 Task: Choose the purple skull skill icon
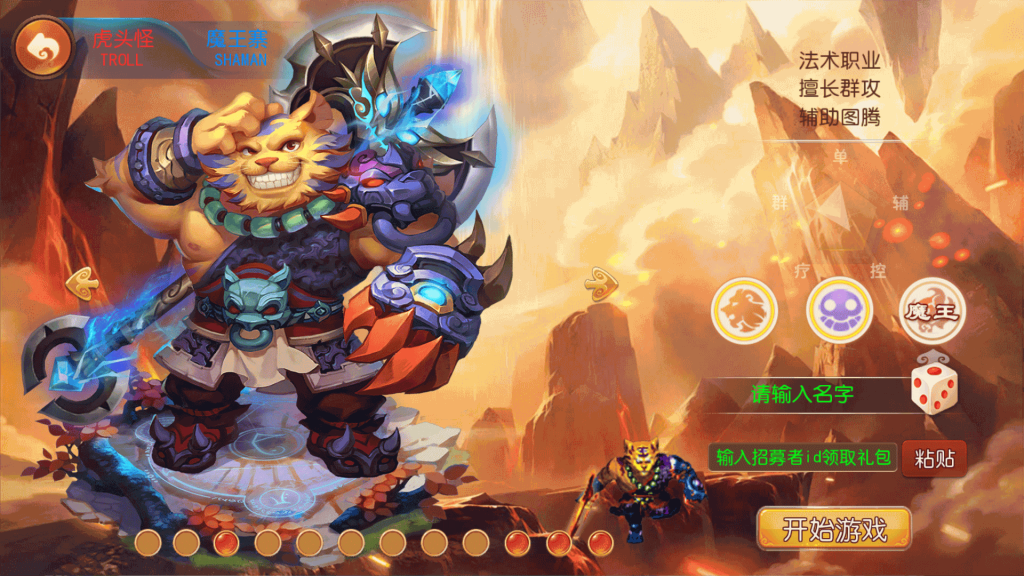click(839, 311)
